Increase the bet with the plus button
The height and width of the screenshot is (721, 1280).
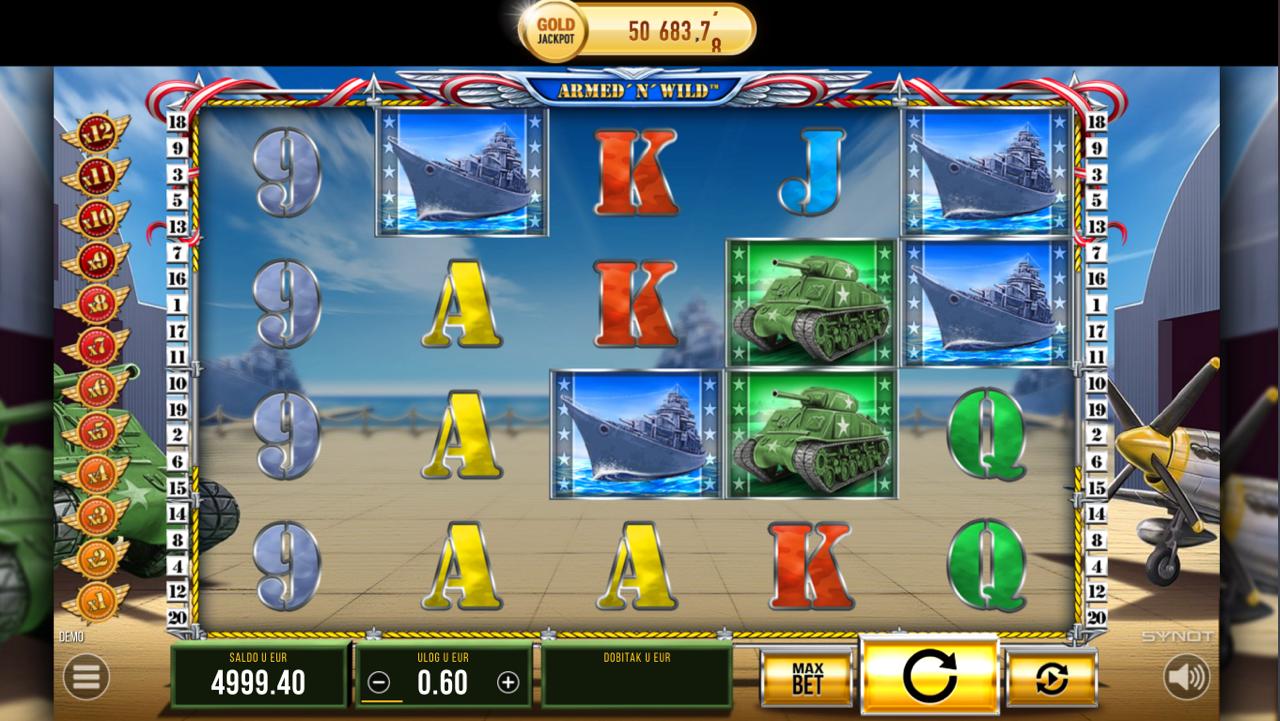(x=508, y=682)
